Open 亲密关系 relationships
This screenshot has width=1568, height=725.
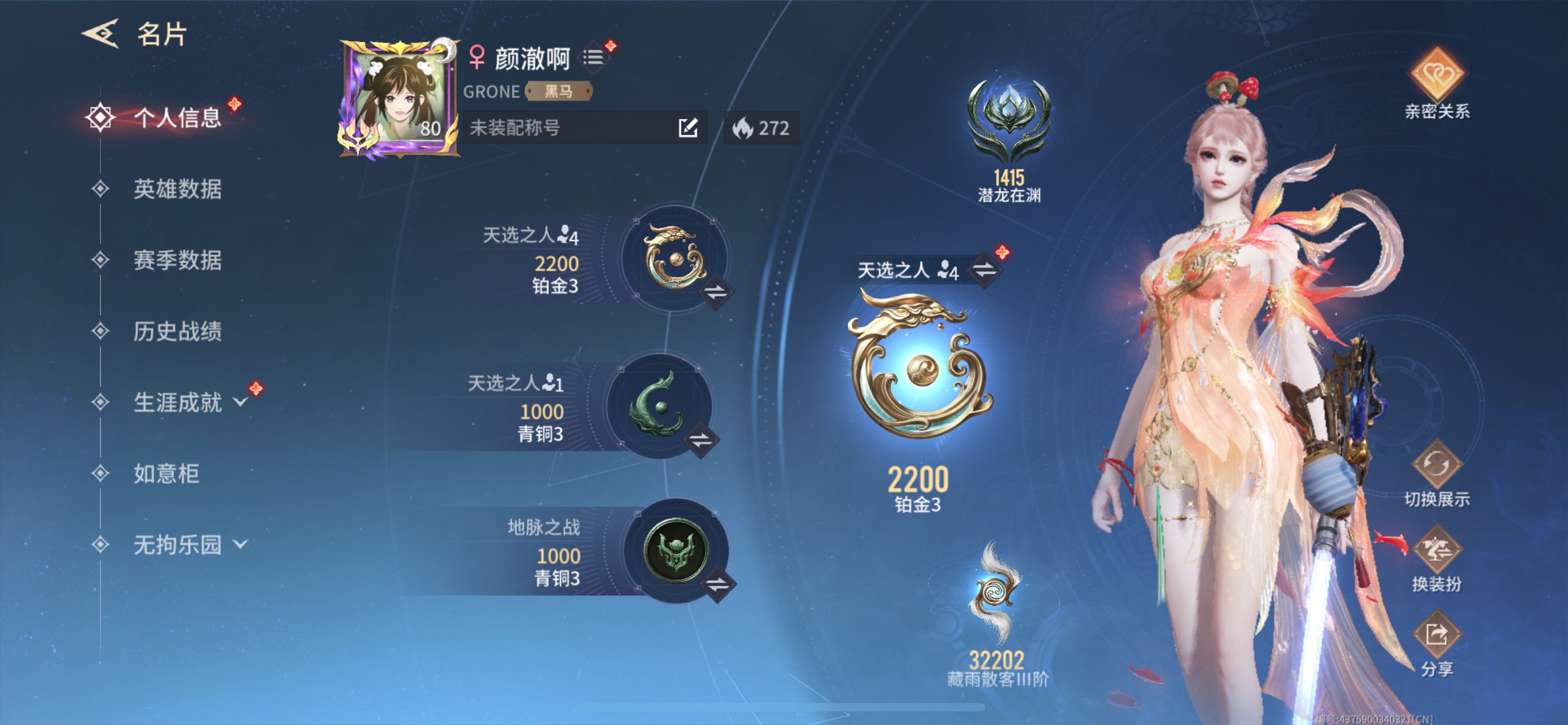pos(1436,82)
